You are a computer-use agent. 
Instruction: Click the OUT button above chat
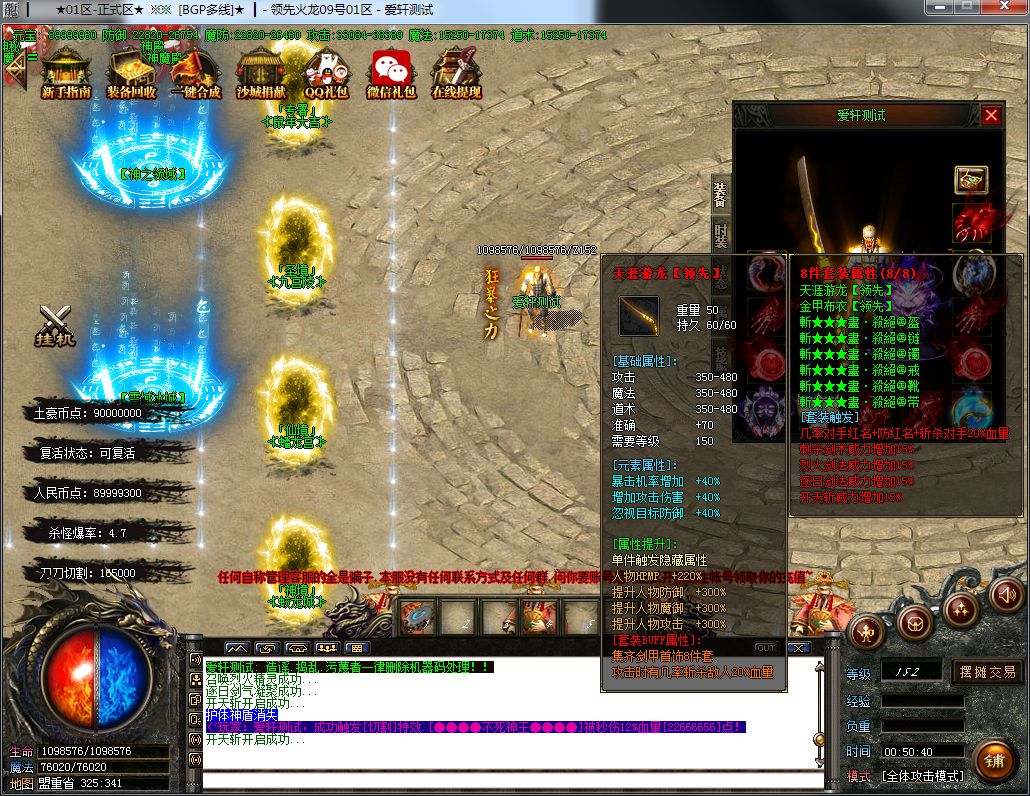pos(766,648)
